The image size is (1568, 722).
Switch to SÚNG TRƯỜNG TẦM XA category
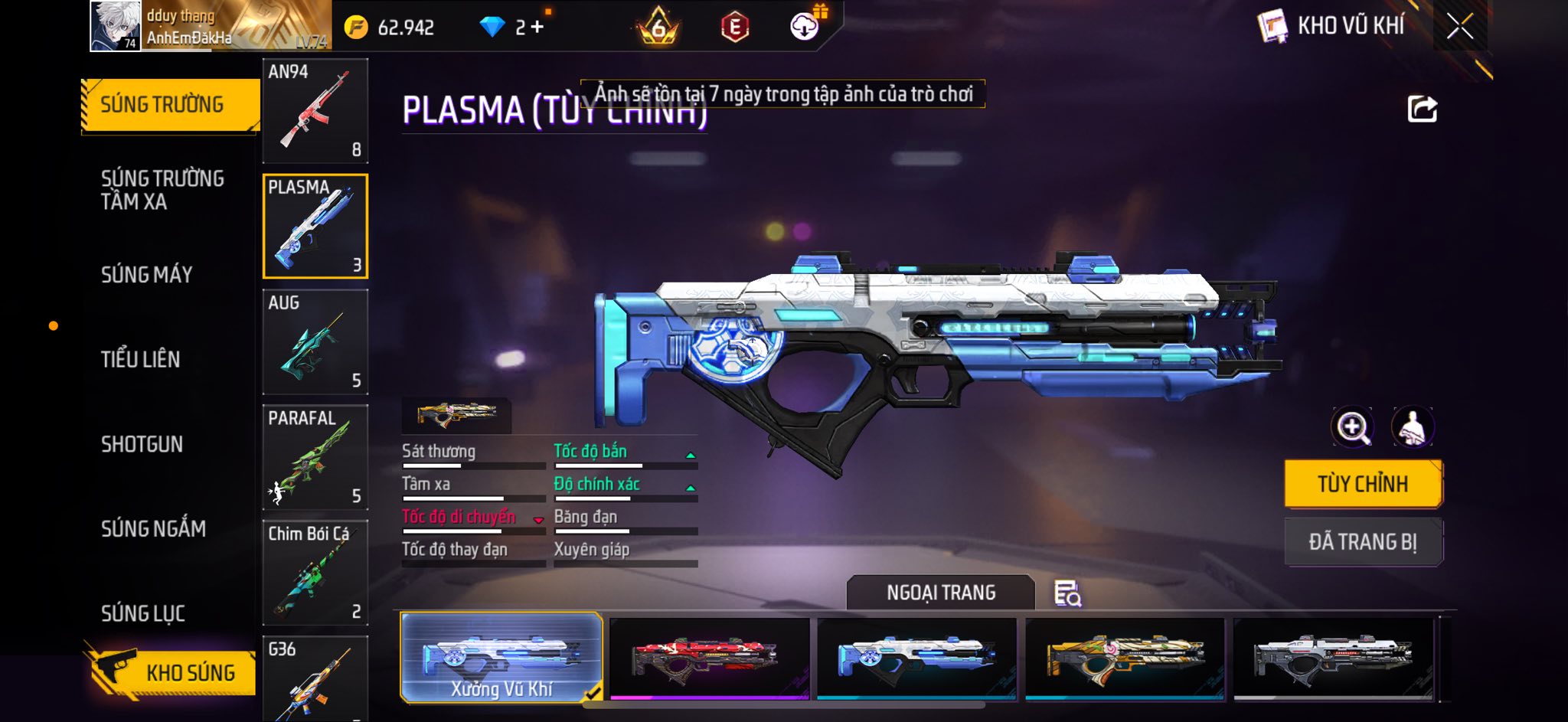[x=162, y=190]
